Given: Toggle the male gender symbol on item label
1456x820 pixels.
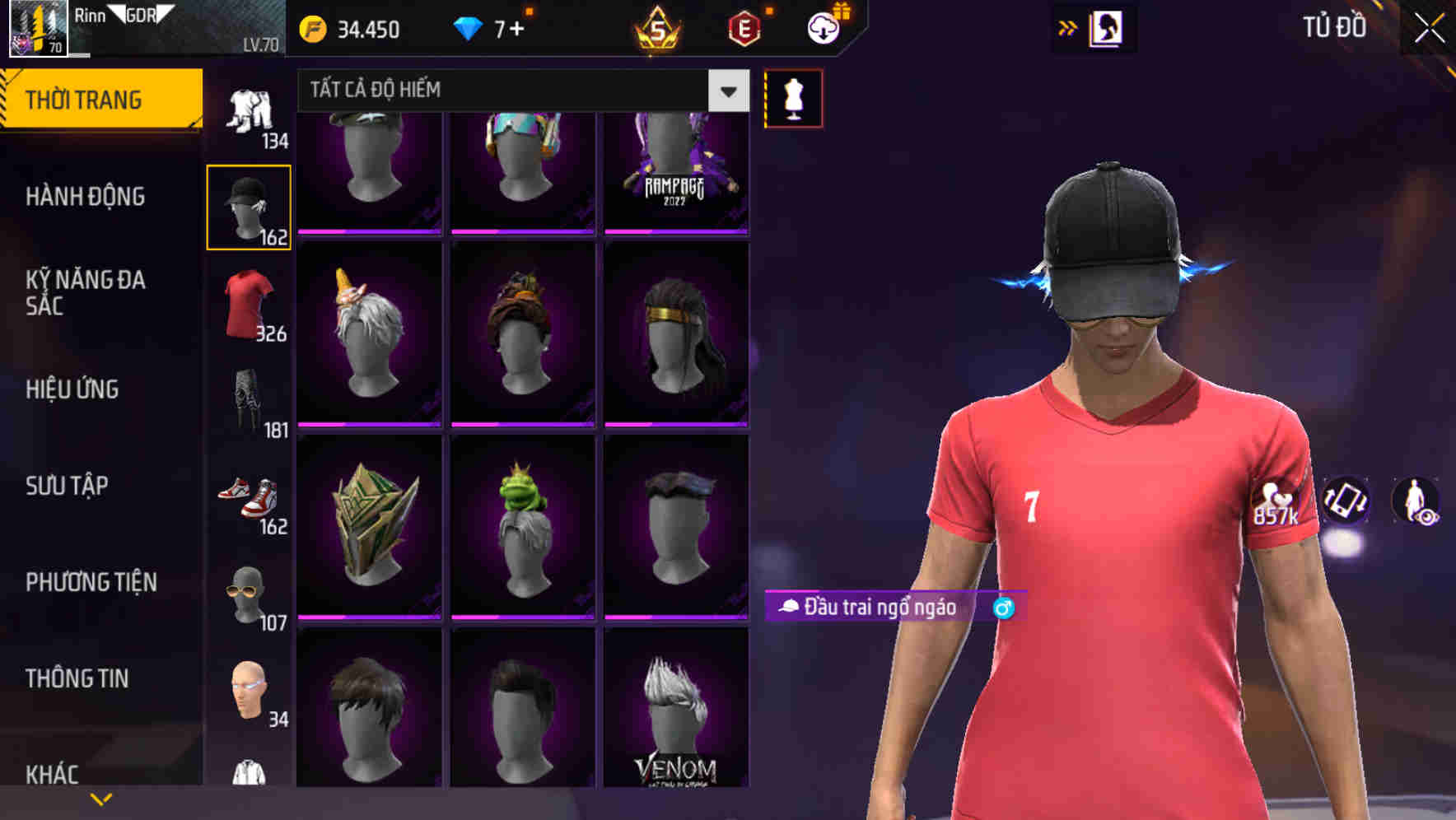Looking at the screenshot, I should click(x=1003, y=608).
